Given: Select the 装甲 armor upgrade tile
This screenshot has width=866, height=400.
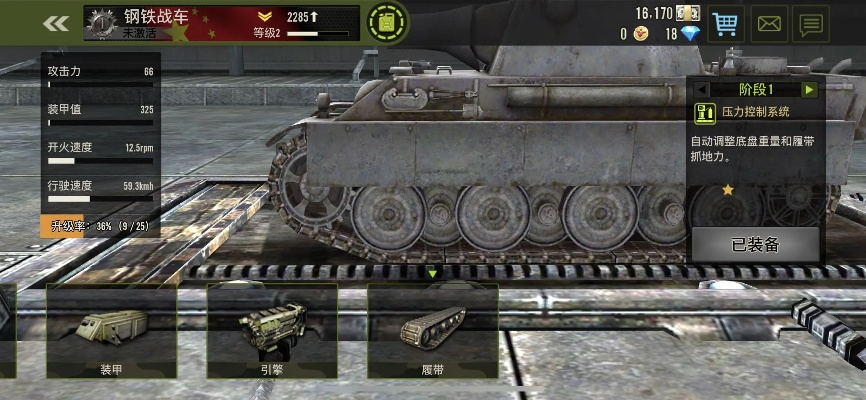Looking at the screenshot, I should click(110, 332).
